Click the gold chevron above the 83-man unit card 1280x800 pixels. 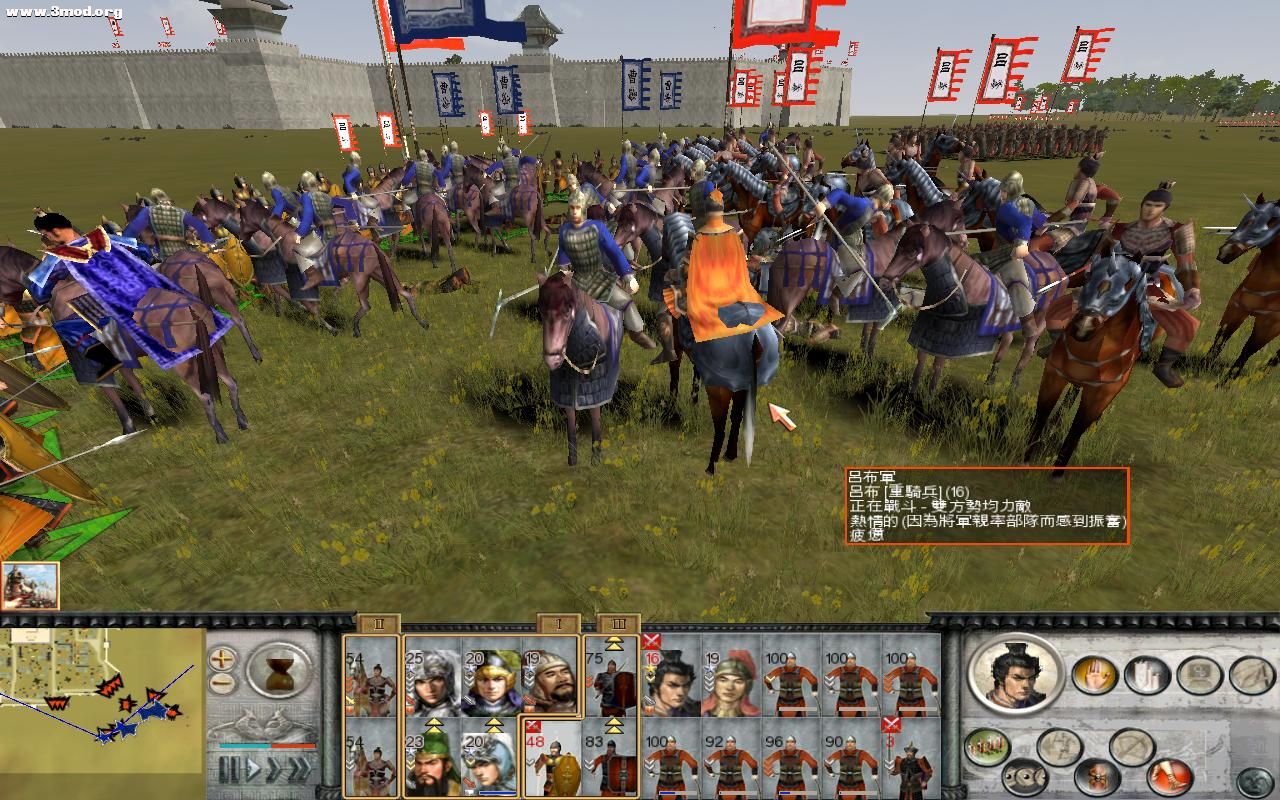click(614, 724)
